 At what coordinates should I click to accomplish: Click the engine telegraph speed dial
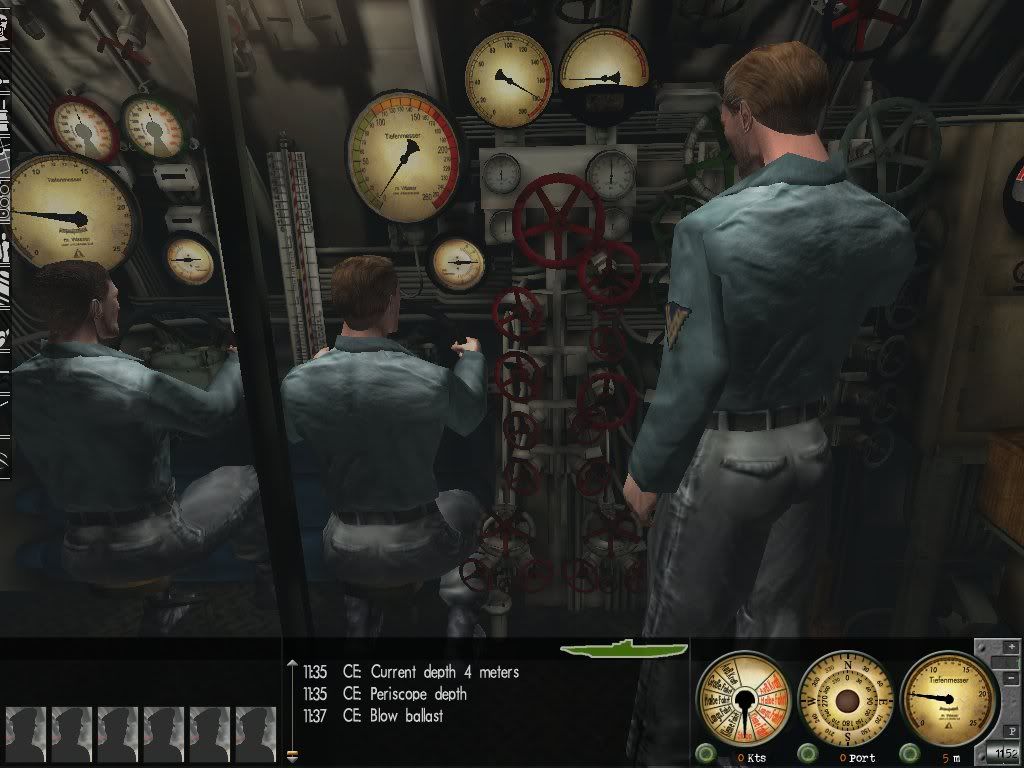click(745, 699)
